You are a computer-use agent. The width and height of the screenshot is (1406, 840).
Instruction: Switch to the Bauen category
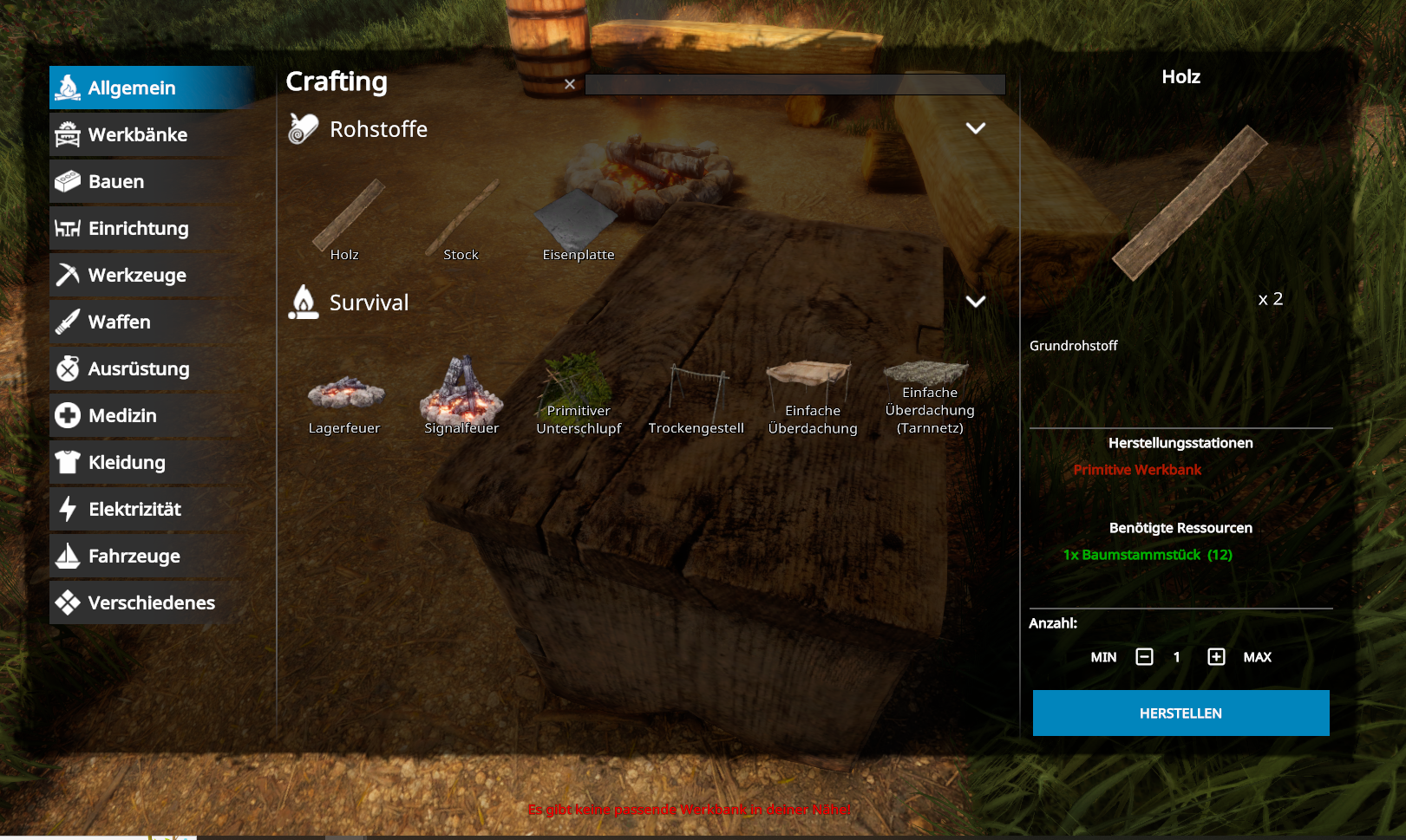point(117,182)
